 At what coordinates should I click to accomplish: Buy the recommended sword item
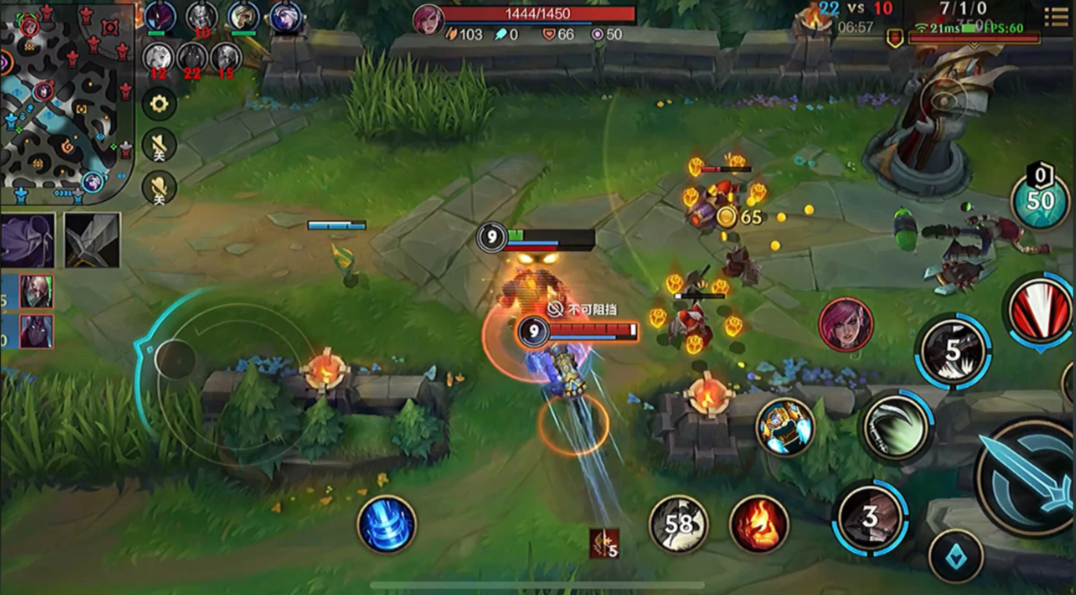click(92, 241)
